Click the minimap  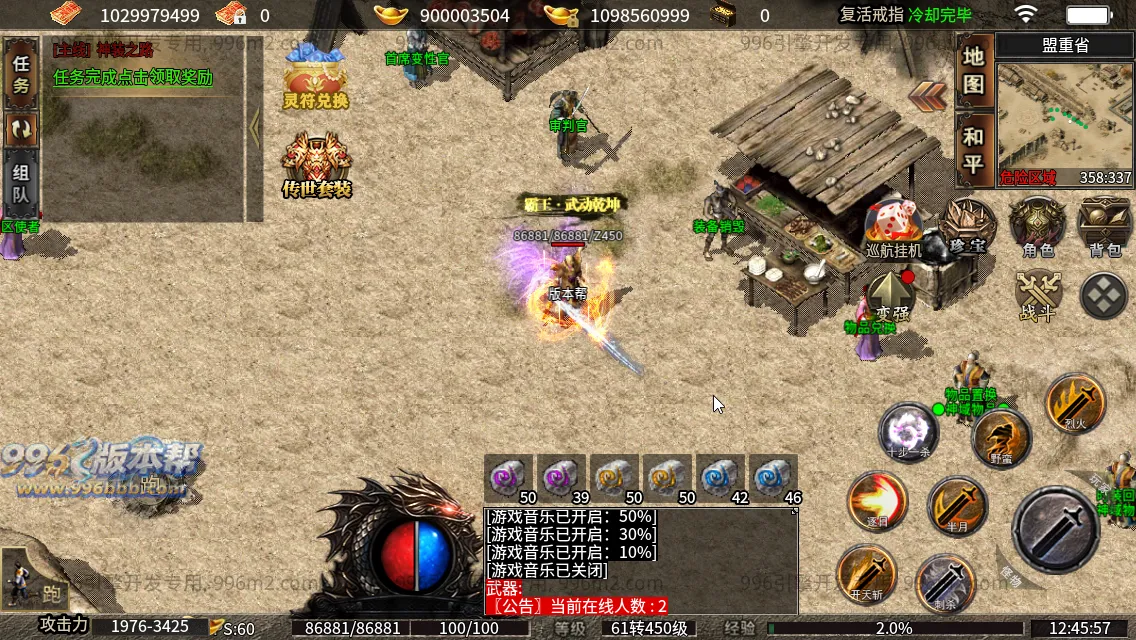tap(1064, 120)
